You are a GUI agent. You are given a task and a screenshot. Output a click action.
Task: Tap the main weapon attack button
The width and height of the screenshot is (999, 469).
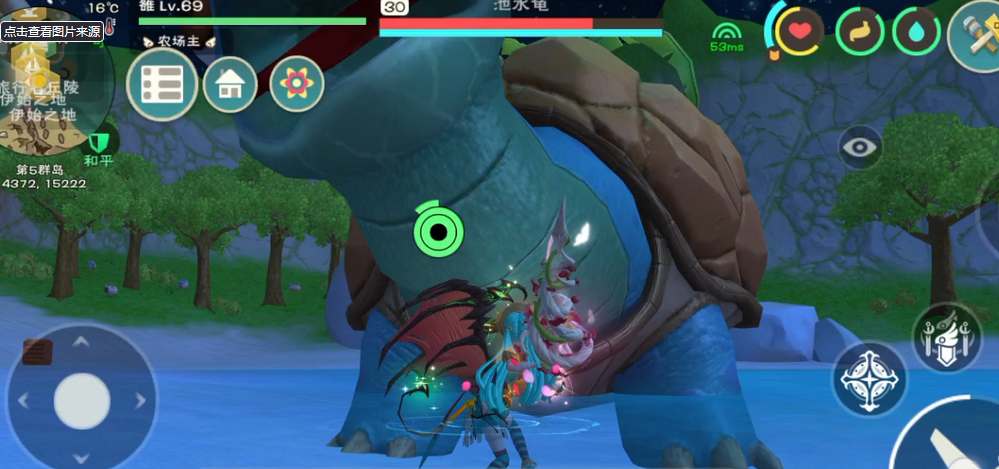point(950,440)
